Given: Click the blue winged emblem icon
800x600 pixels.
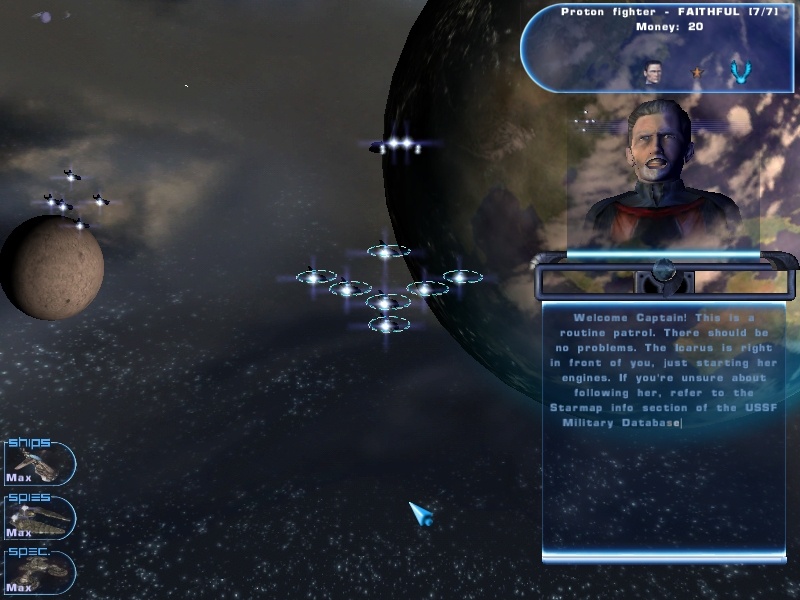Looking at the screenshot, I should (740, 71).
